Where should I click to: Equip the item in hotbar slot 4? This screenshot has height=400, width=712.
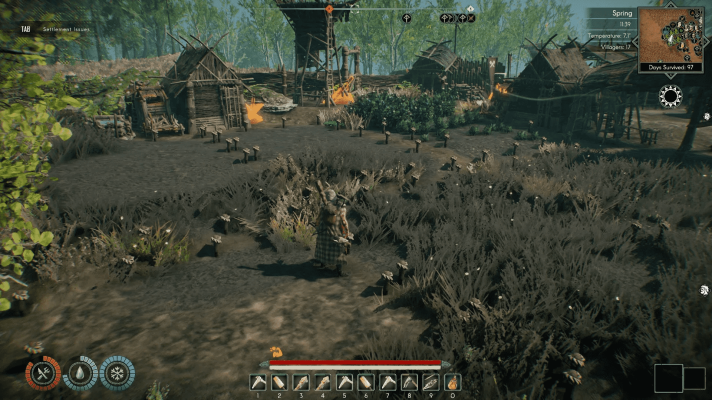point(322,381)
